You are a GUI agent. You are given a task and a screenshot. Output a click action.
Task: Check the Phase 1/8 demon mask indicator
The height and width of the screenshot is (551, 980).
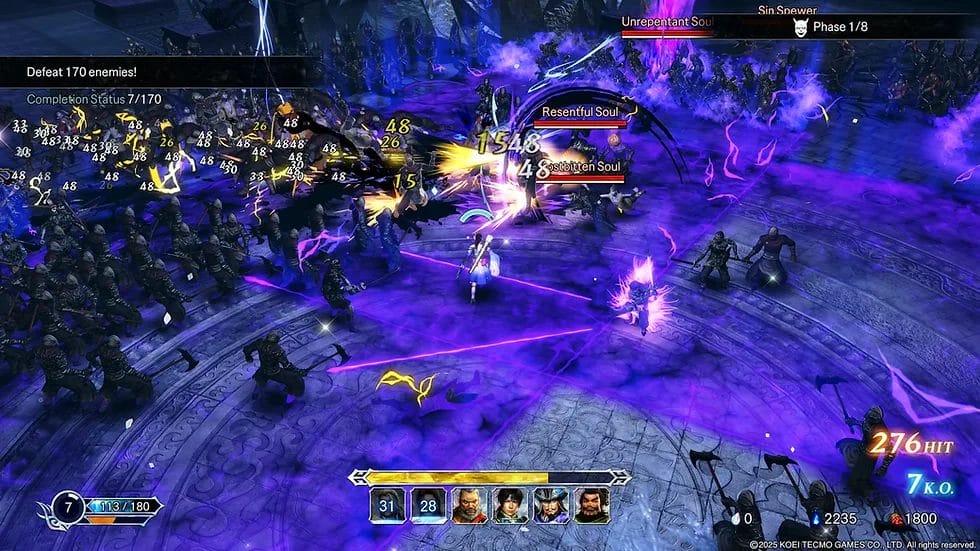click(799, 27)
